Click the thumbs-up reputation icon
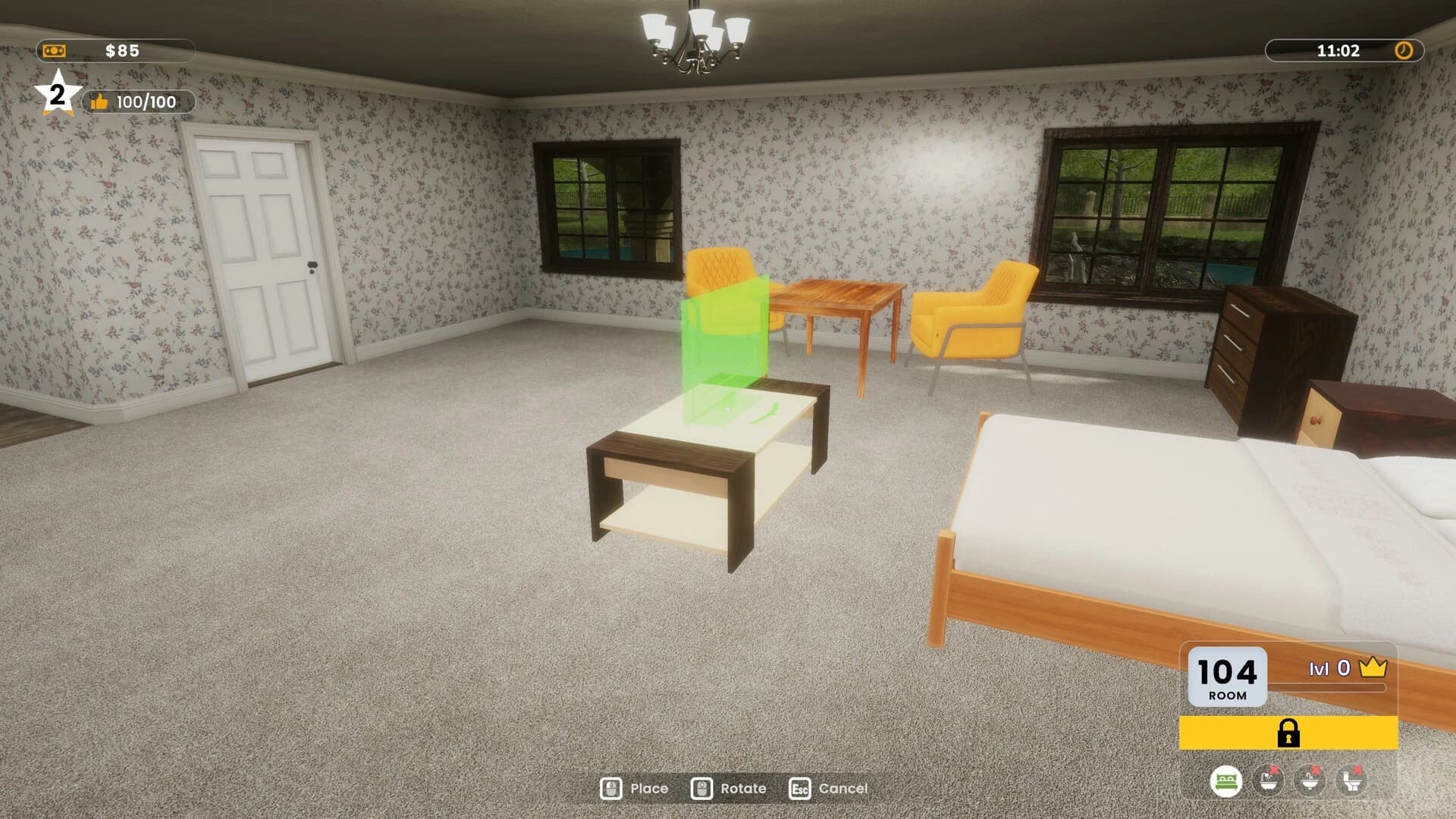 (100, 101)
